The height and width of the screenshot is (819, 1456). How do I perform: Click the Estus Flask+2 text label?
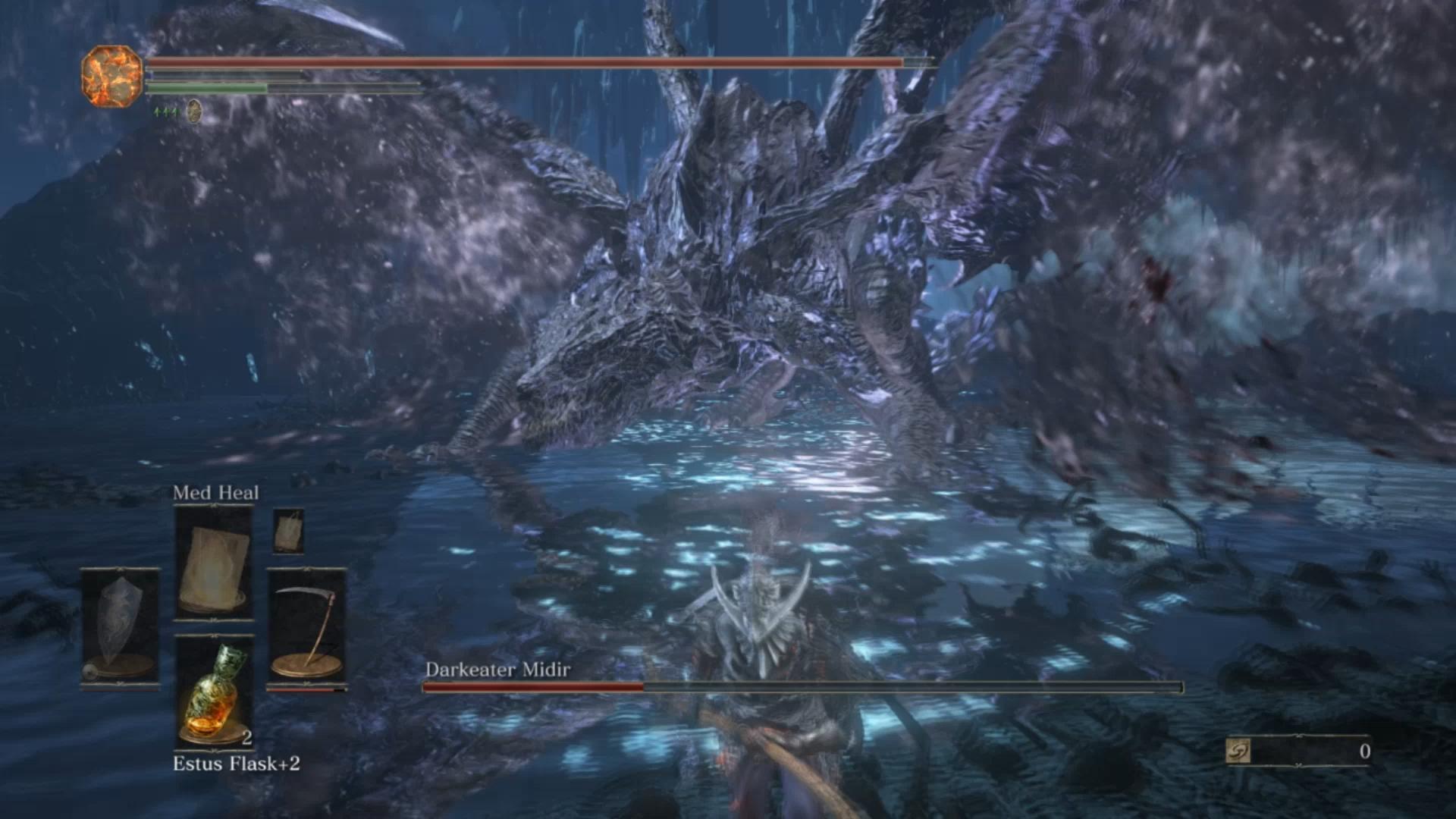(237, 766)
